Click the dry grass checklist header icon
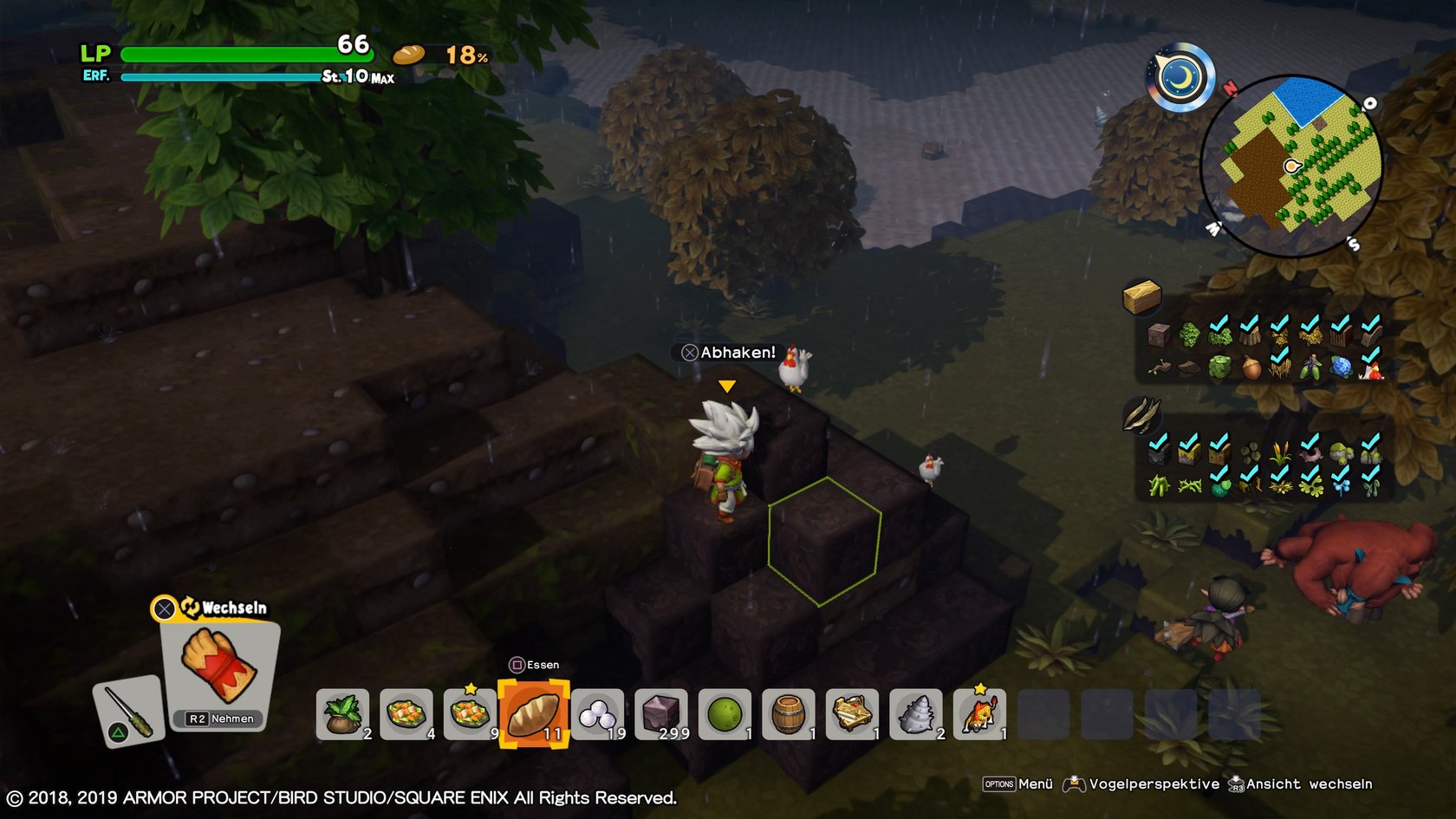1456x819 pixels. click(x=1141, y=414)
